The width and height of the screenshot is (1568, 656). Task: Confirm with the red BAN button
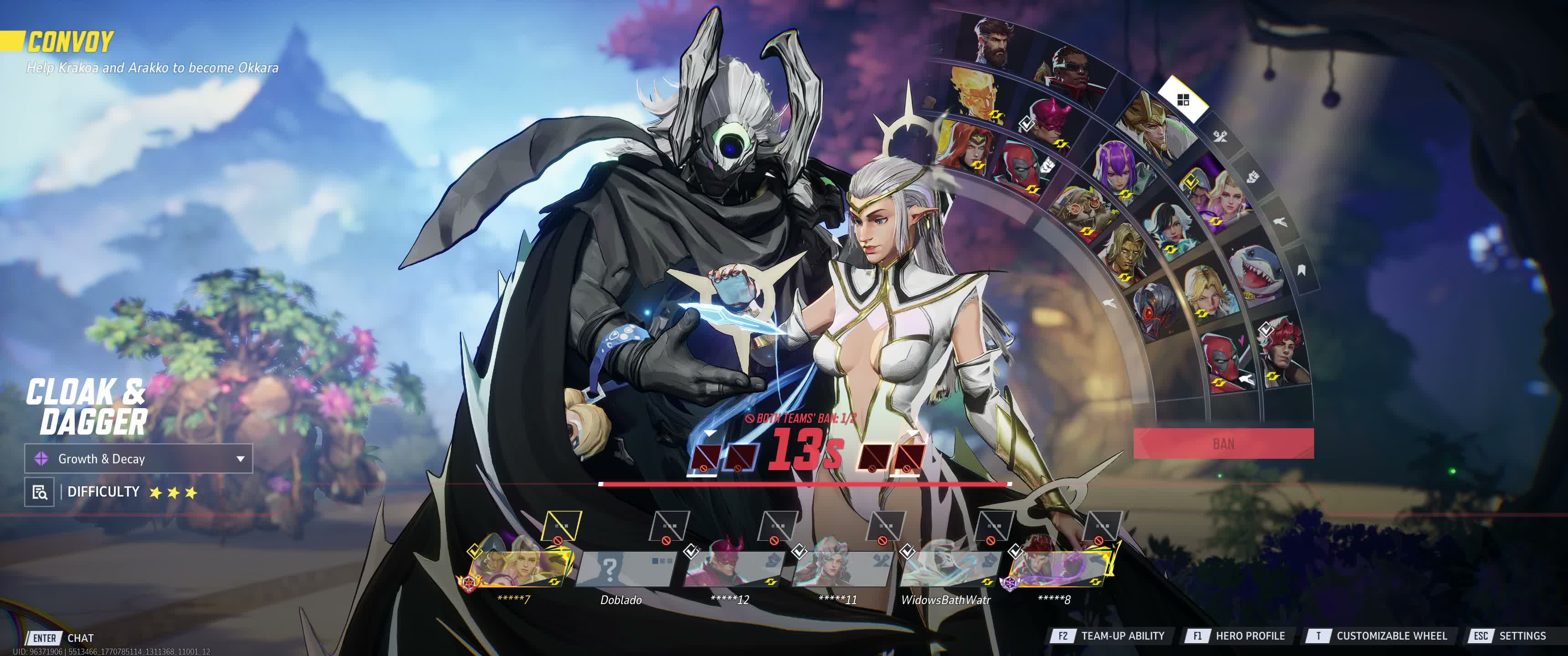[x=1223, y=443]
